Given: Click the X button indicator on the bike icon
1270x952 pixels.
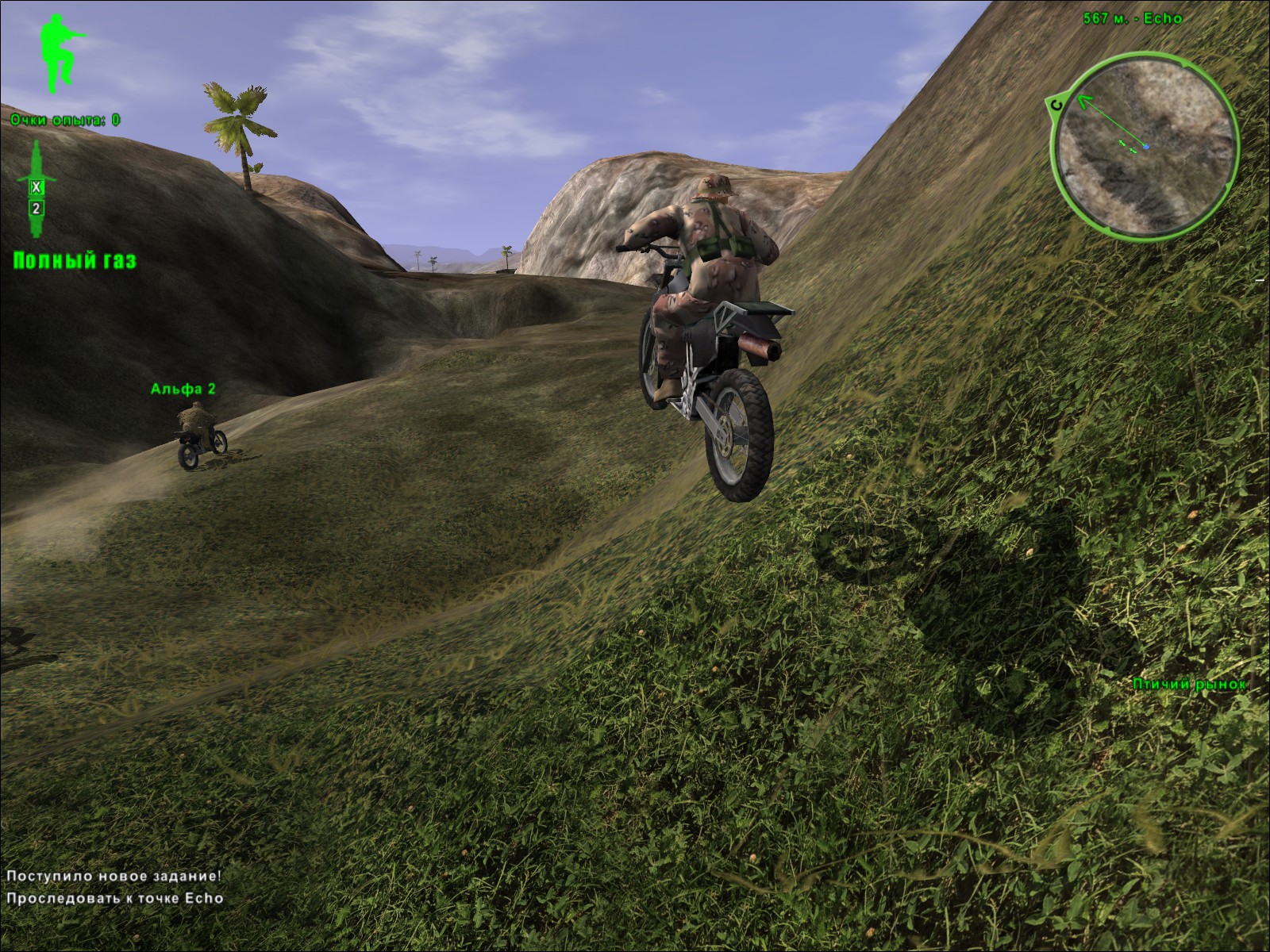Looking at the screenshot, I should (x=36, y=187).
